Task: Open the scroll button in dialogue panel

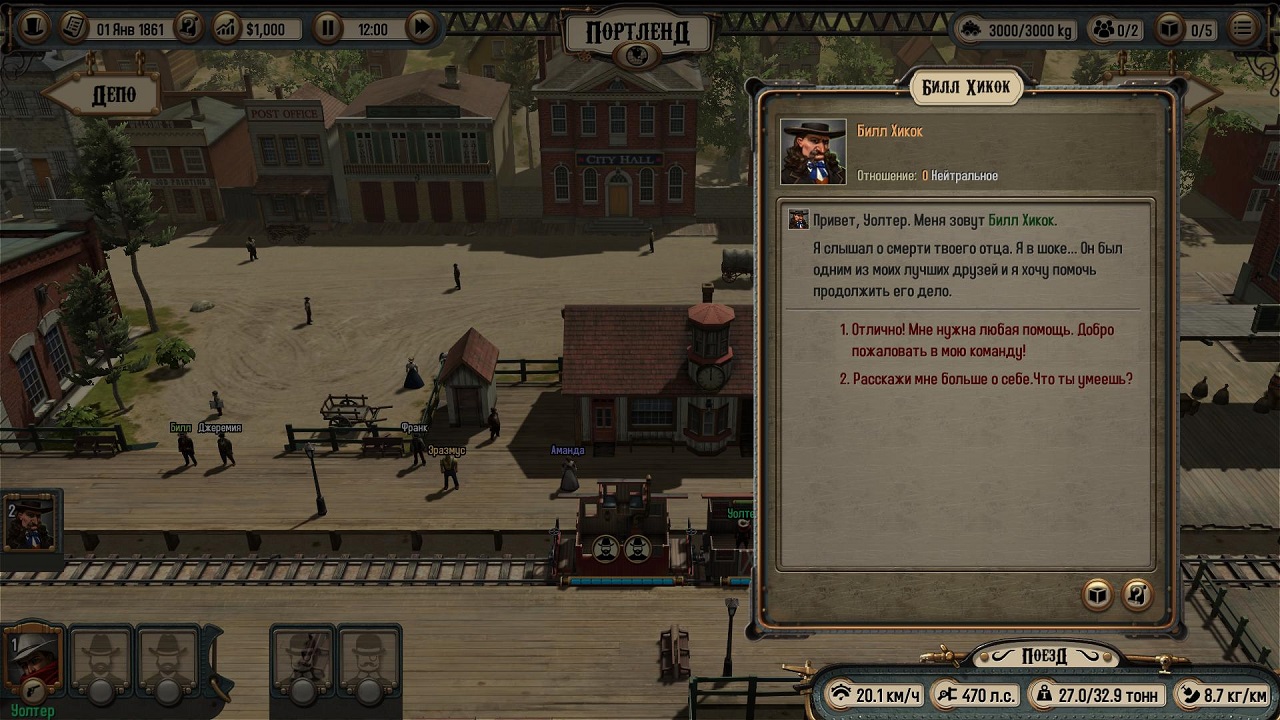Action: pos(1137,595)
